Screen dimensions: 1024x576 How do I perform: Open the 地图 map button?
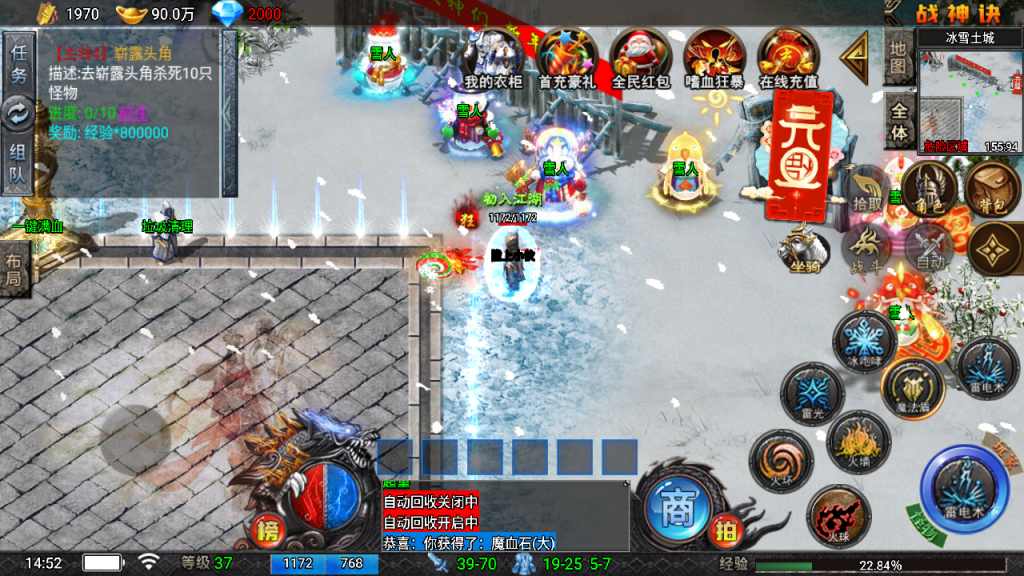899,58
